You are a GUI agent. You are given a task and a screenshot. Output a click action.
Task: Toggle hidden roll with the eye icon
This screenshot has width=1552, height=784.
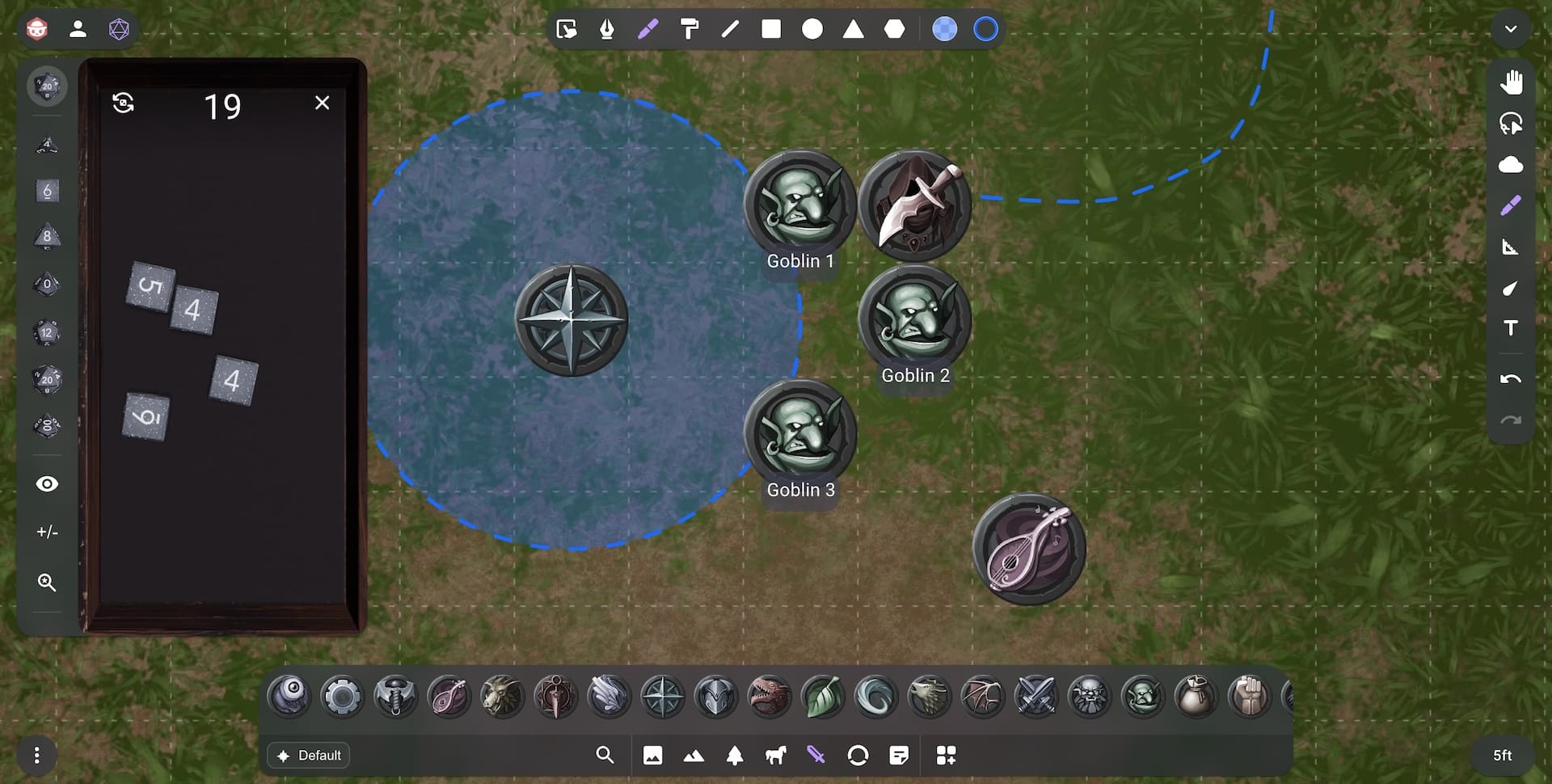(47, 483)
